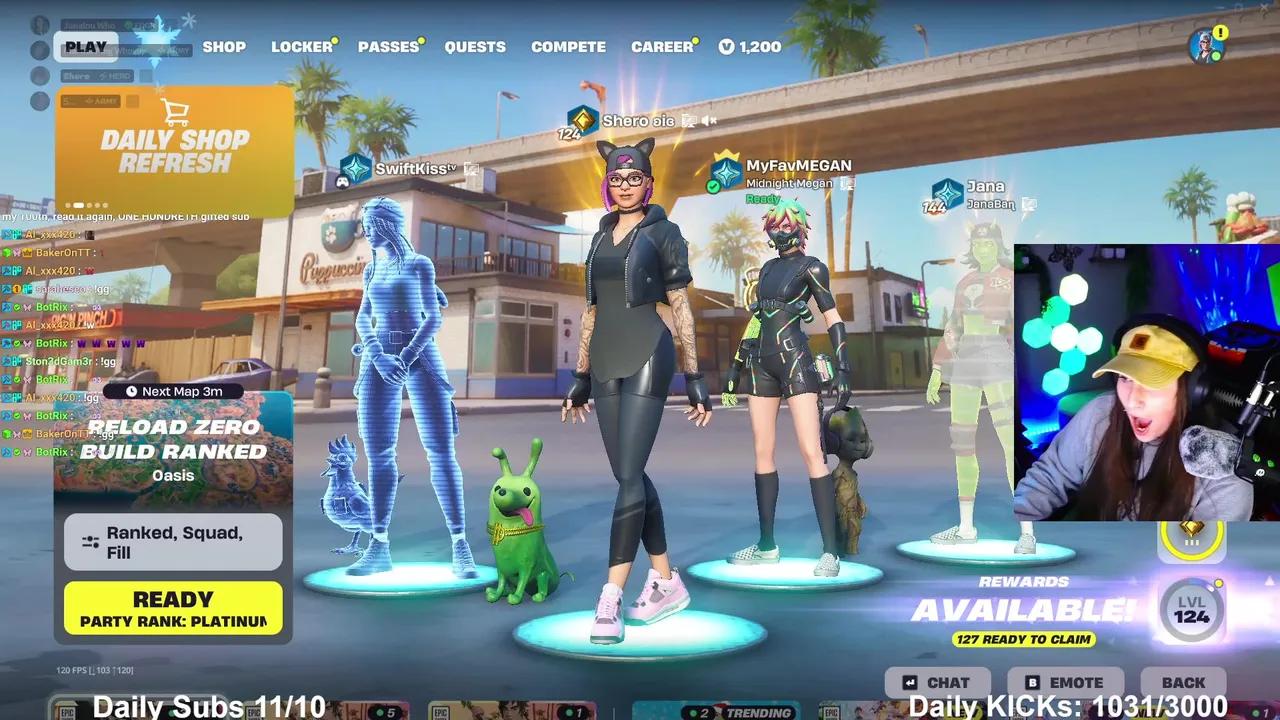The height and width of the screenshot is (720, 1280).
Task: Switch to the LOCKER tab
Action: (303, 46)
